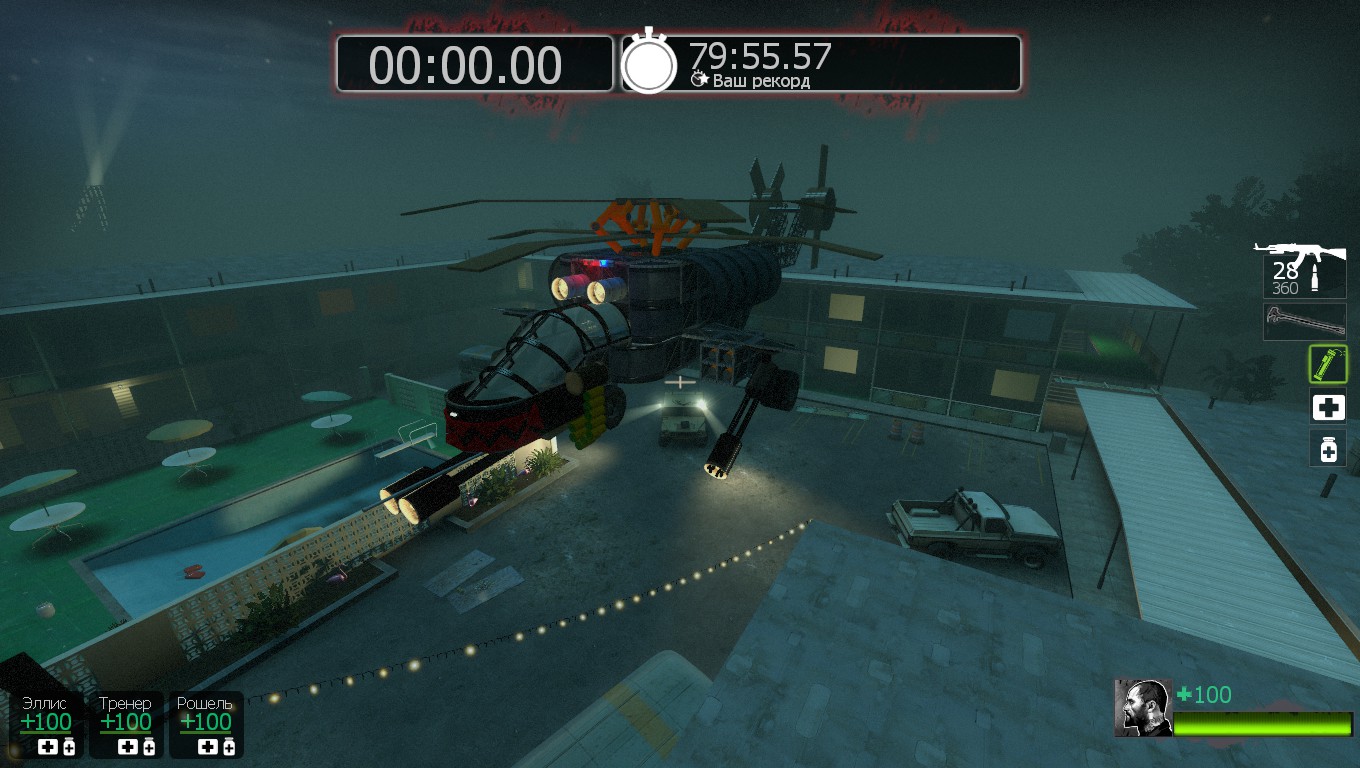This screenshot has width=1360, height=768.
Task: Switch to the crowbar melee slot
Action: (x=1304, y=322)
